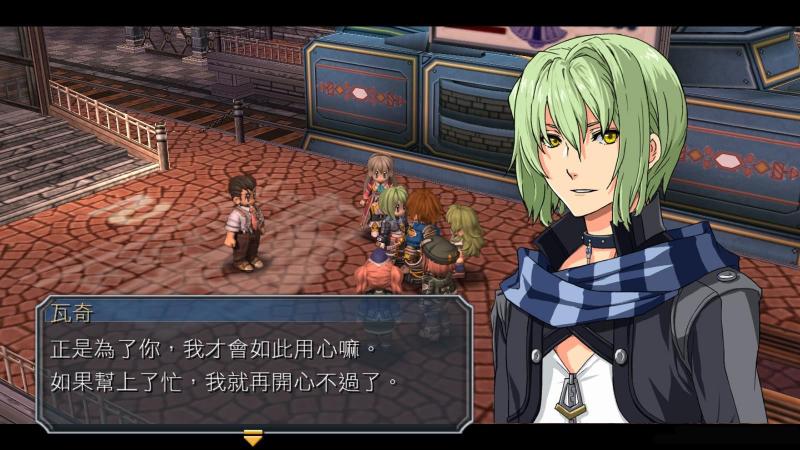
Task: Click the orange dialogue continue arrow
Action: point(253,437)
